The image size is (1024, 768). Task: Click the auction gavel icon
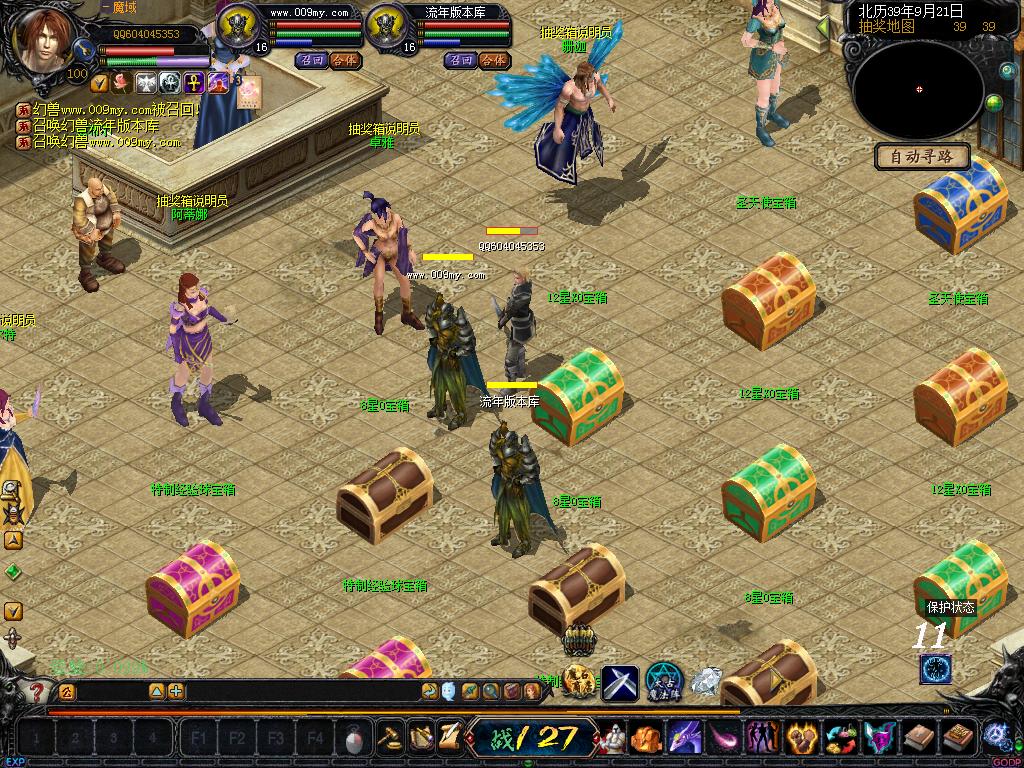point(388,737)
